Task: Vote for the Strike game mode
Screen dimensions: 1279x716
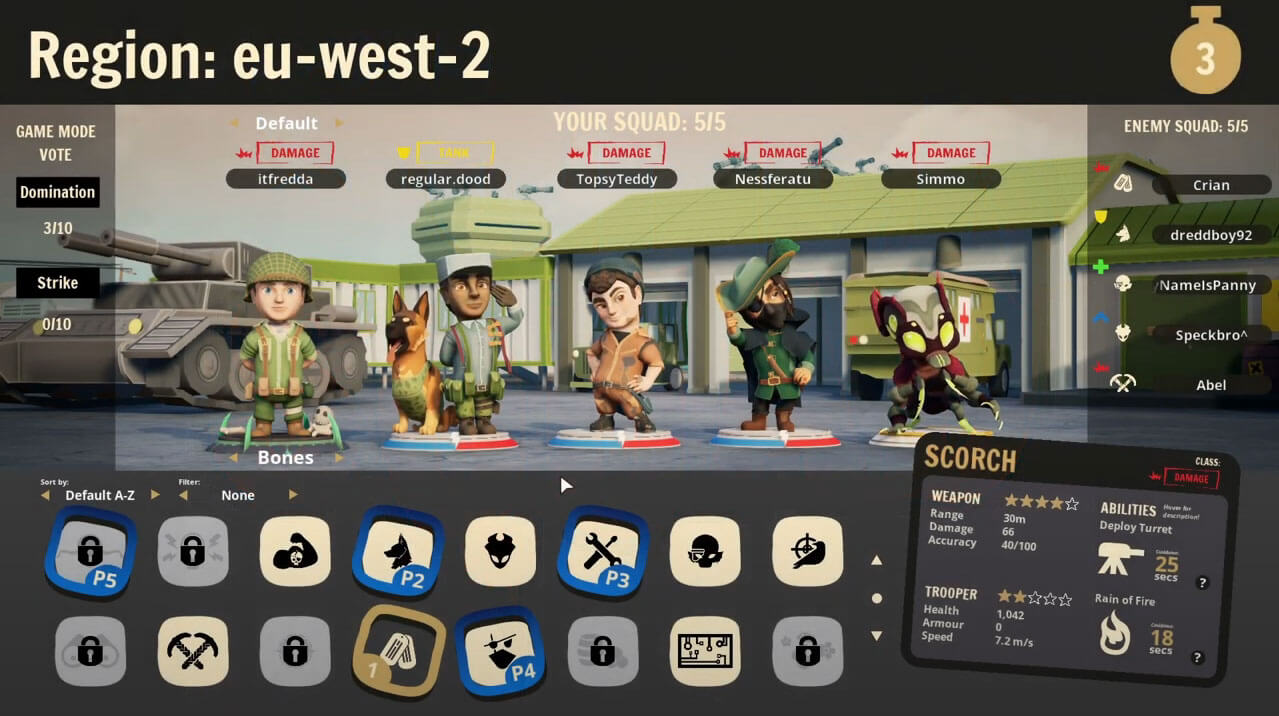Action: (57, 283)
